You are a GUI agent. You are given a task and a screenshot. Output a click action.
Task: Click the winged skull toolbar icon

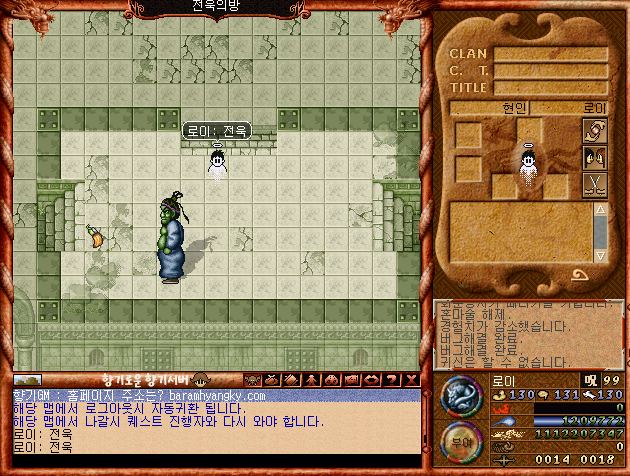click(251, 380)
